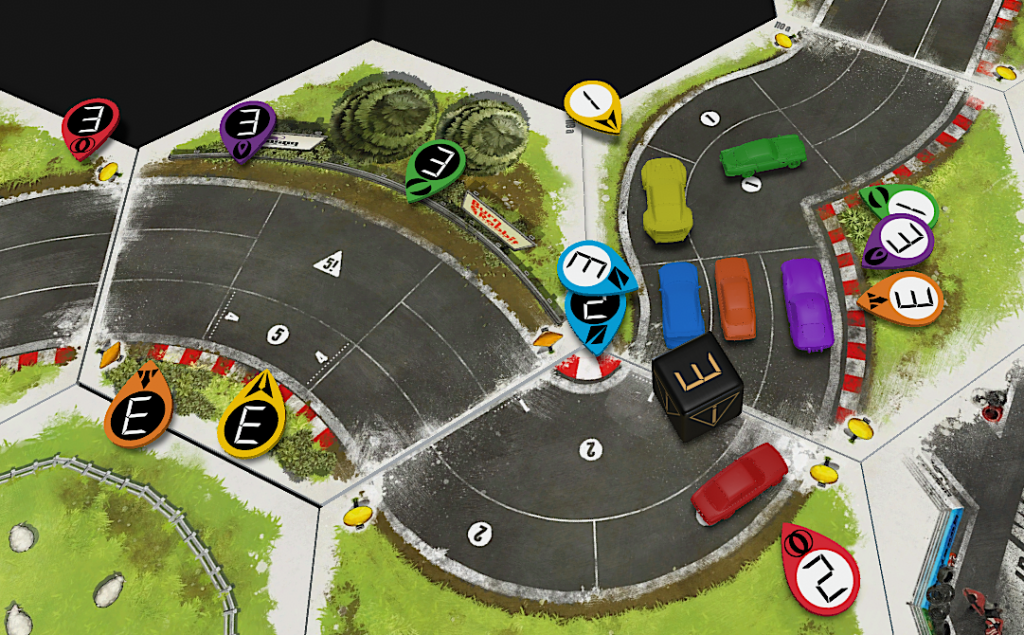Pick the blue car
The height and width of the screenshot is (635, 1024).
tap(681, 303)
